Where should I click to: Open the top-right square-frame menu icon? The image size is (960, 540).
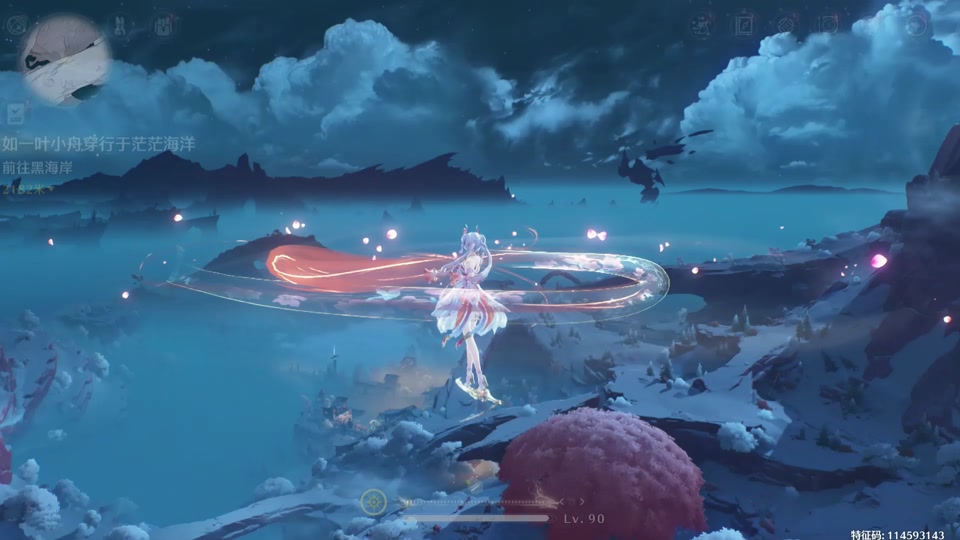coord(744,26)
